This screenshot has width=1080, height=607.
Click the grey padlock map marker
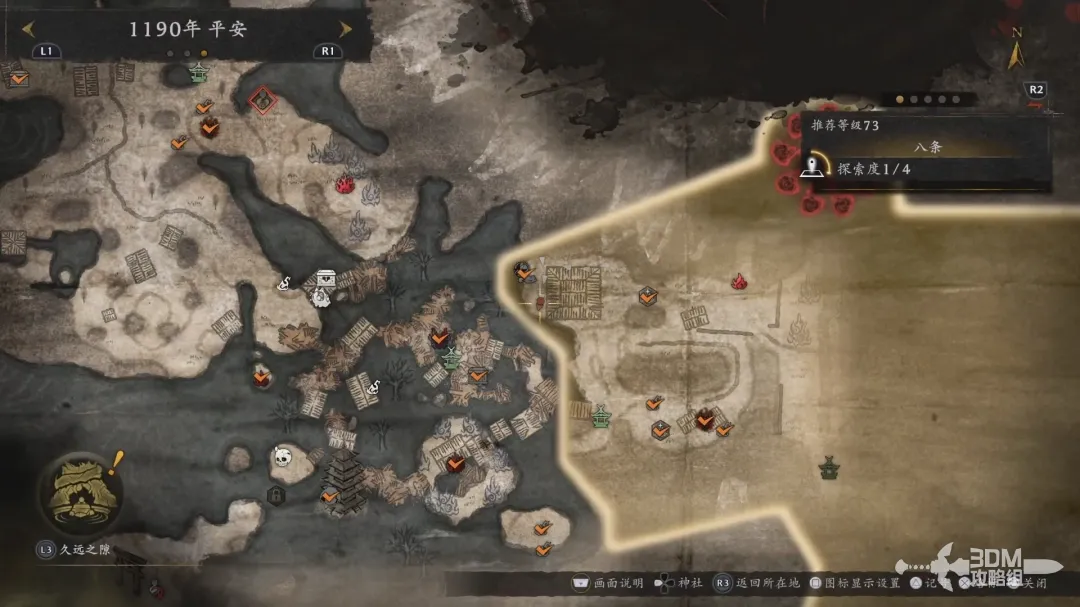pyautogui.click(x=275, y=494)
